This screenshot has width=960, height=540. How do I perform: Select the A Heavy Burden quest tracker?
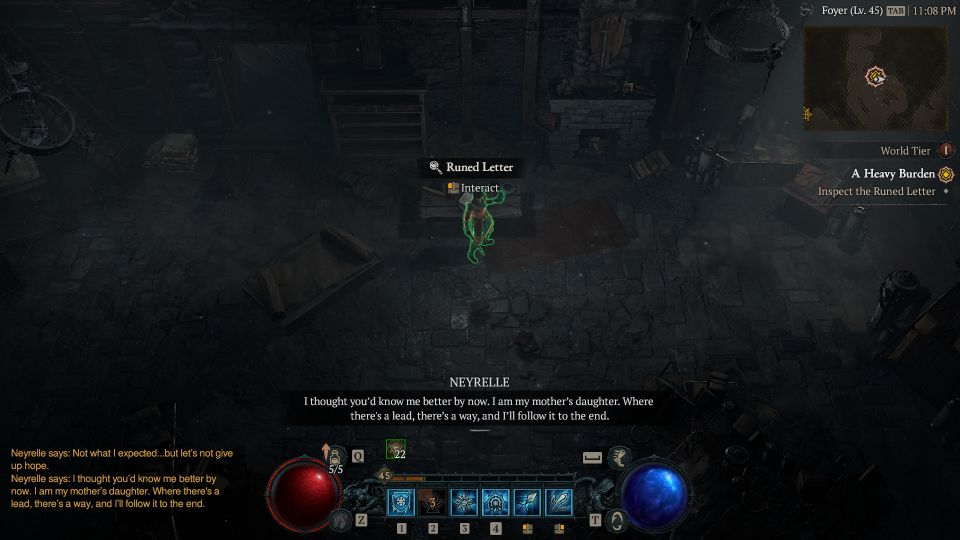[x=892, y=174]
